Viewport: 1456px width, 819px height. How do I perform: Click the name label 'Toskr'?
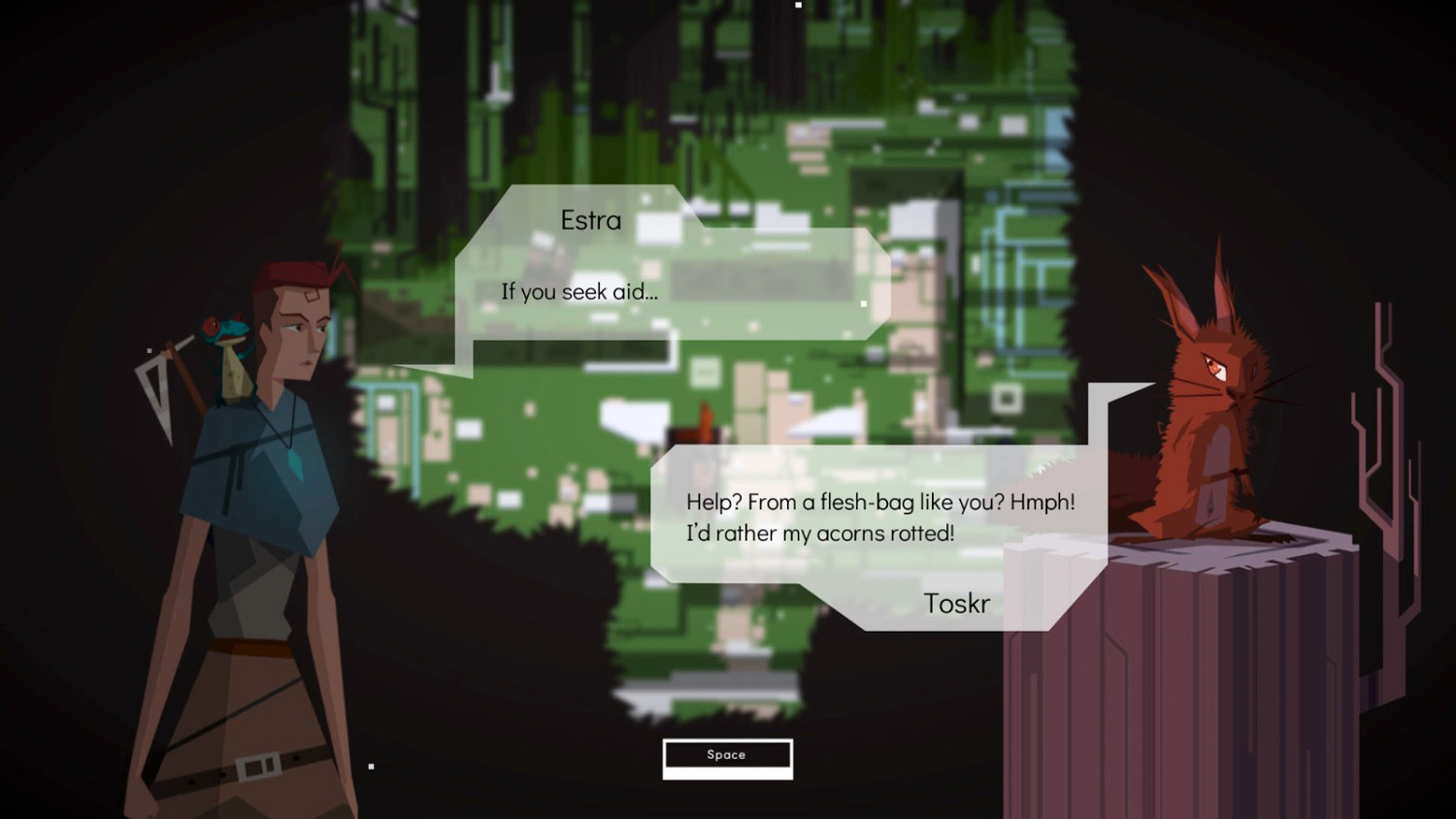click(956, 604)
